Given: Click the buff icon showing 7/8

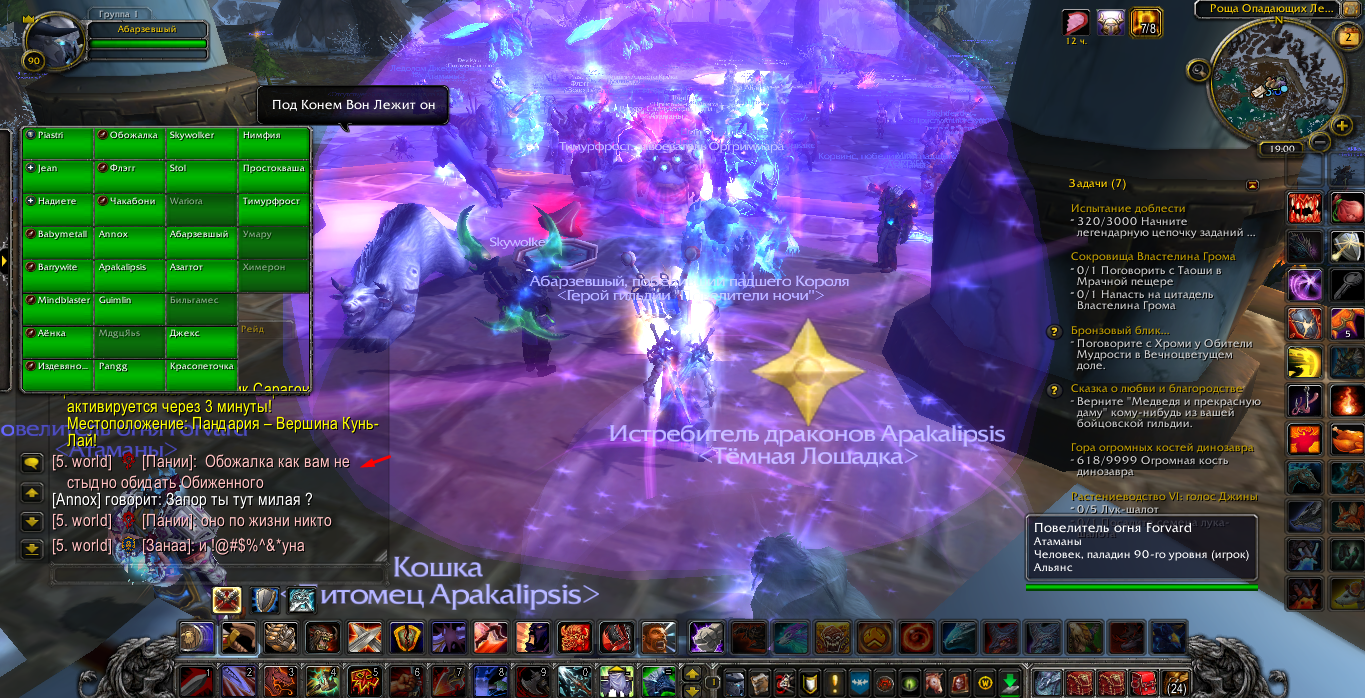Looking at the screenshot, I should point(1146,22).
